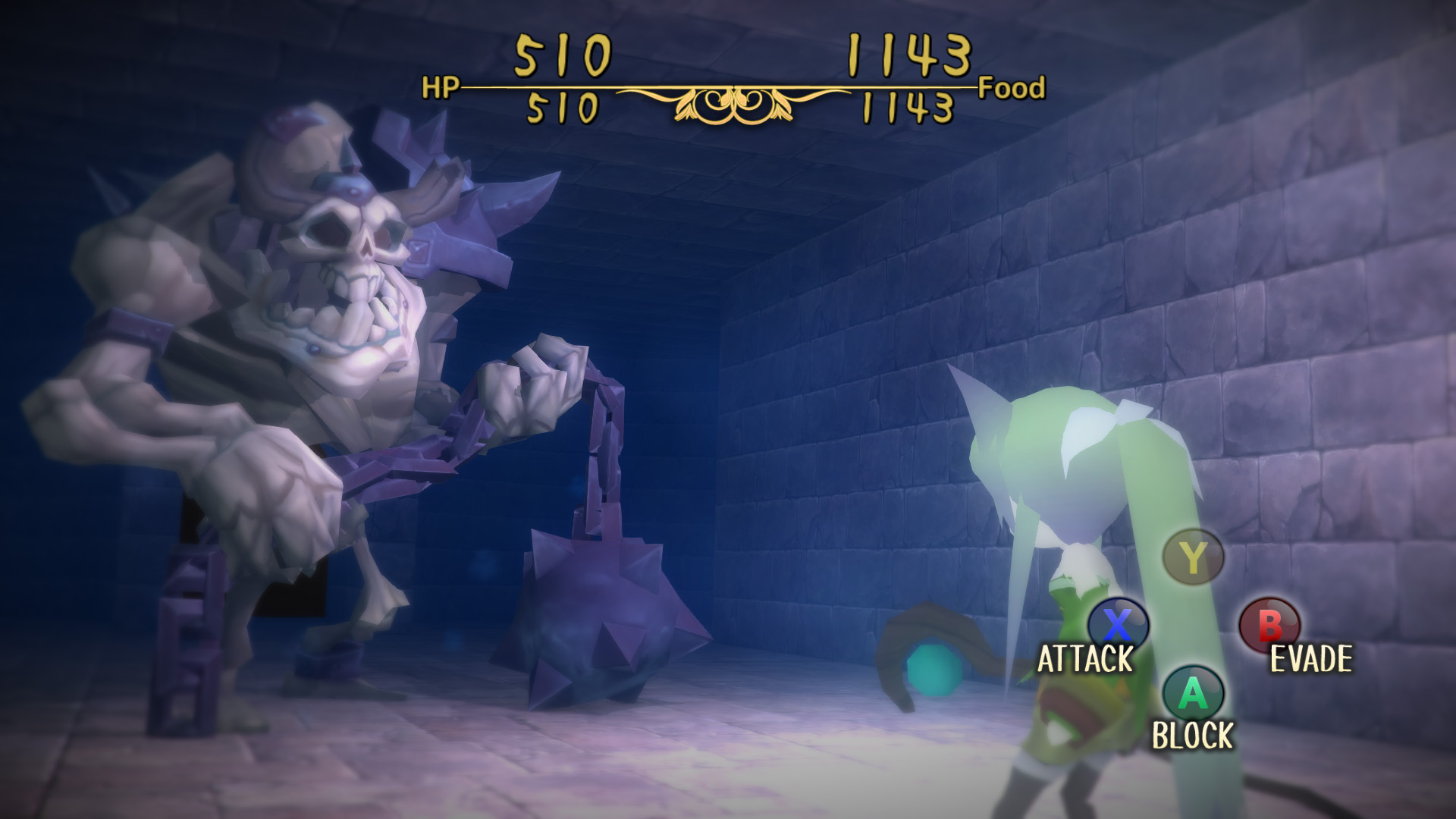1456x819 pixels.
Task: Click the current HP value 510
Action: (563, 57)
